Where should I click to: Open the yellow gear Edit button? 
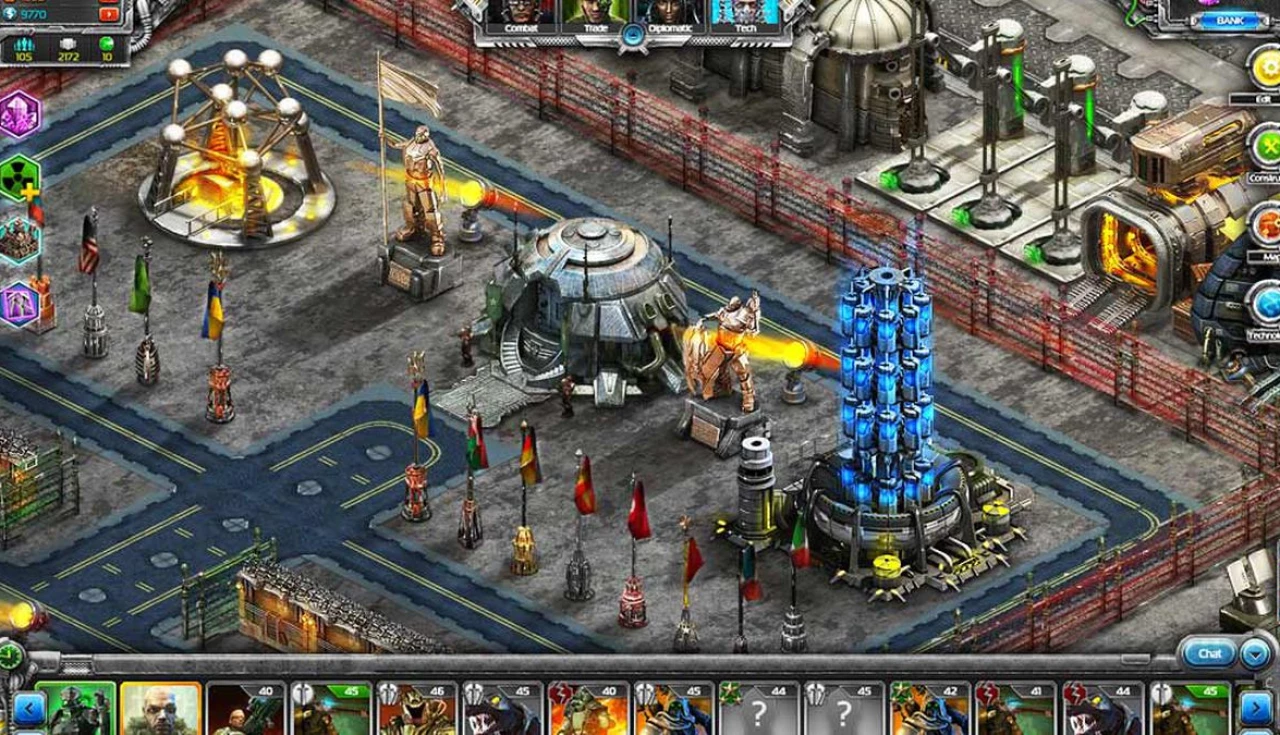click(x=1264, y=68)
